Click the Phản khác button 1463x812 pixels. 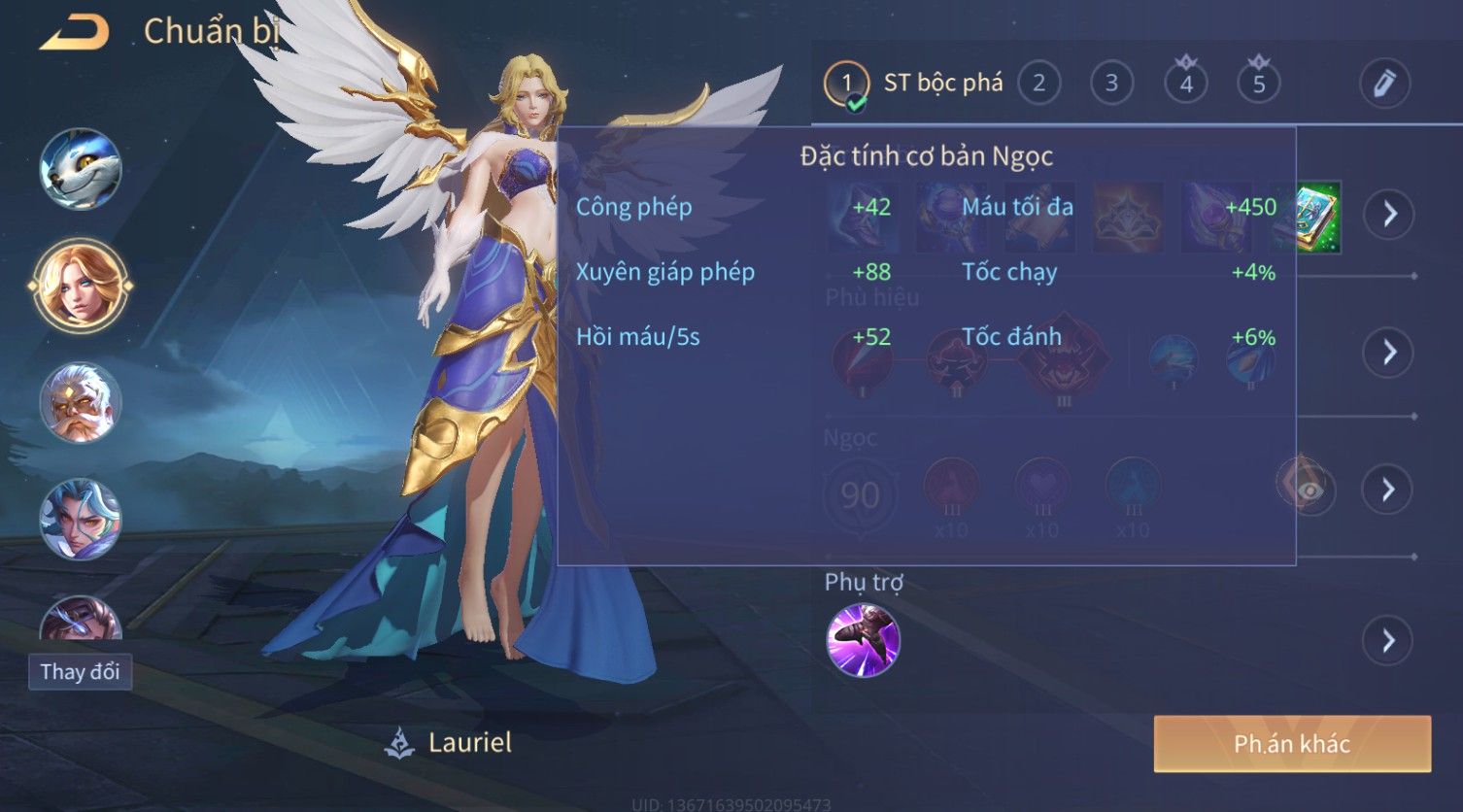click(x=1292, y=744)
